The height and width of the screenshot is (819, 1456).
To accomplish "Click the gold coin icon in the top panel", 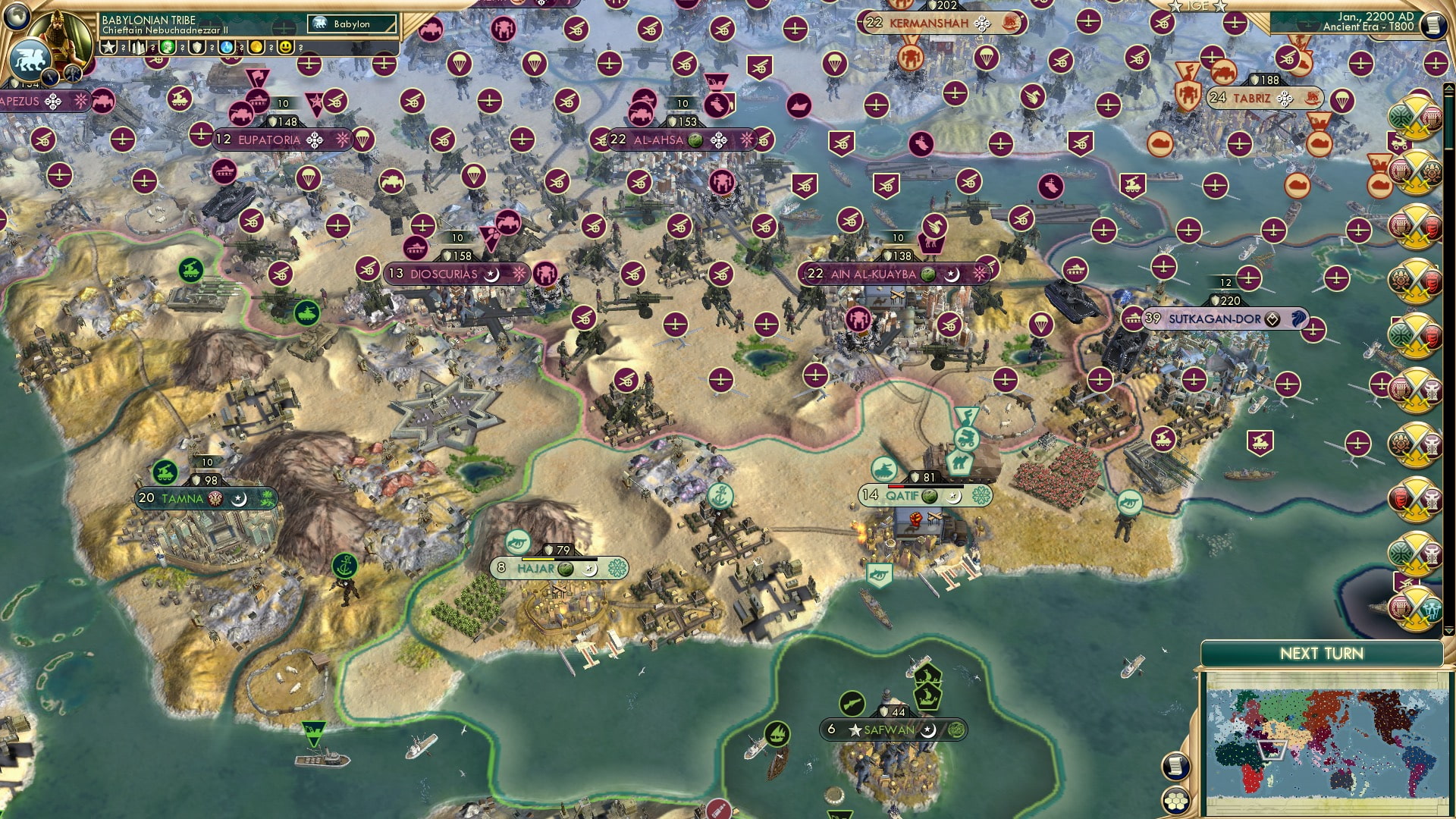I will (255, 48).
